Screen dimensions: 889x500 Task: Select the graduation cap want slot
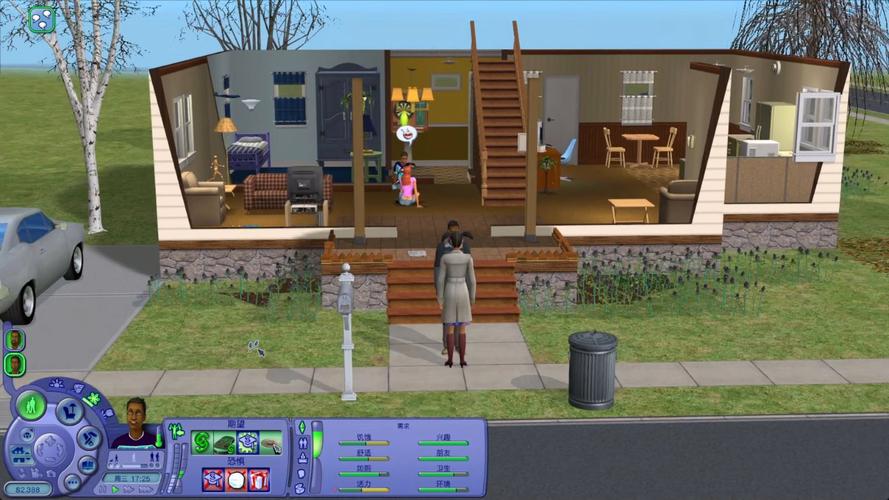pos(247,443)
